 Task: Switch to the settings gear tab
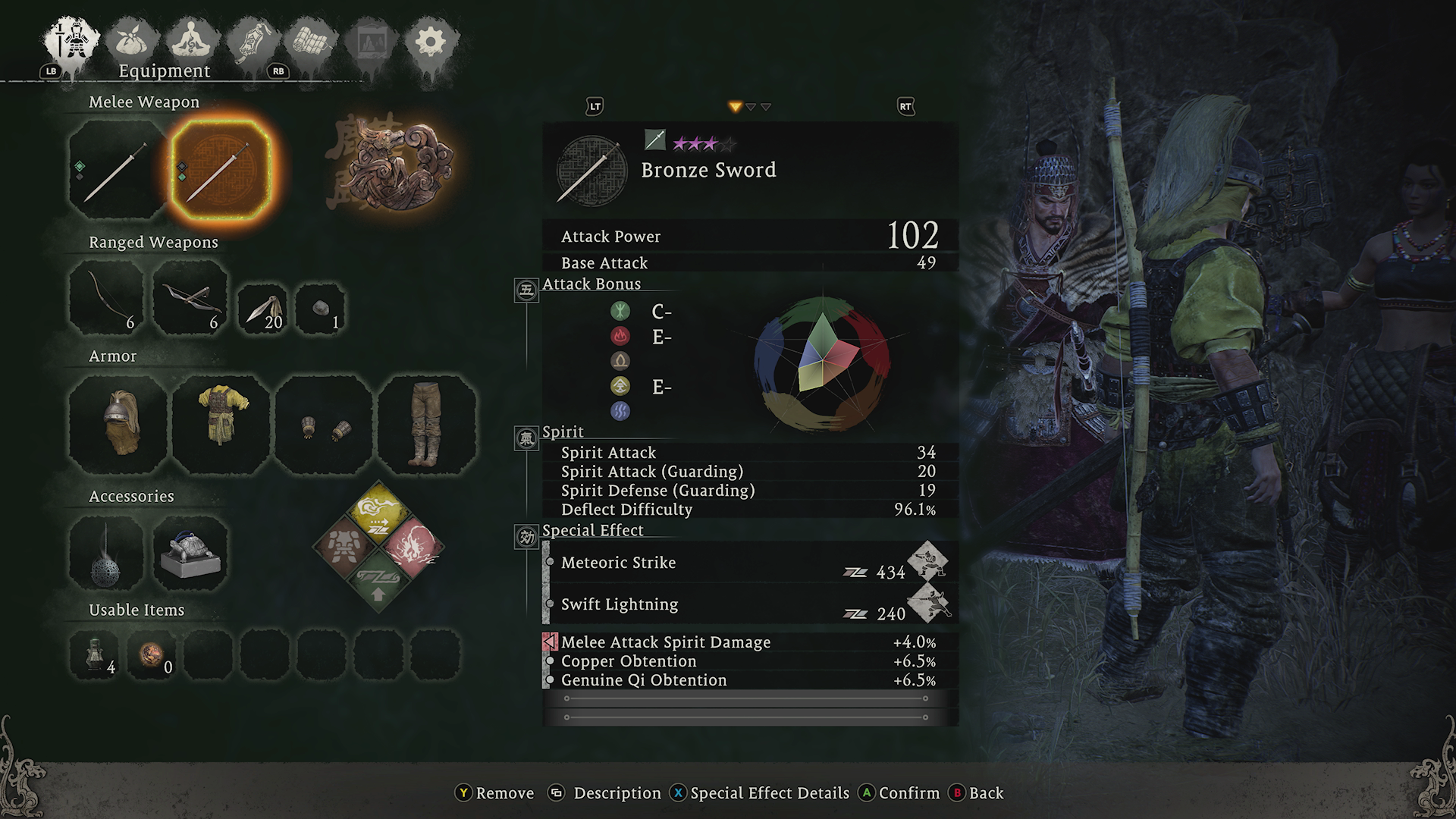(430, 42)
